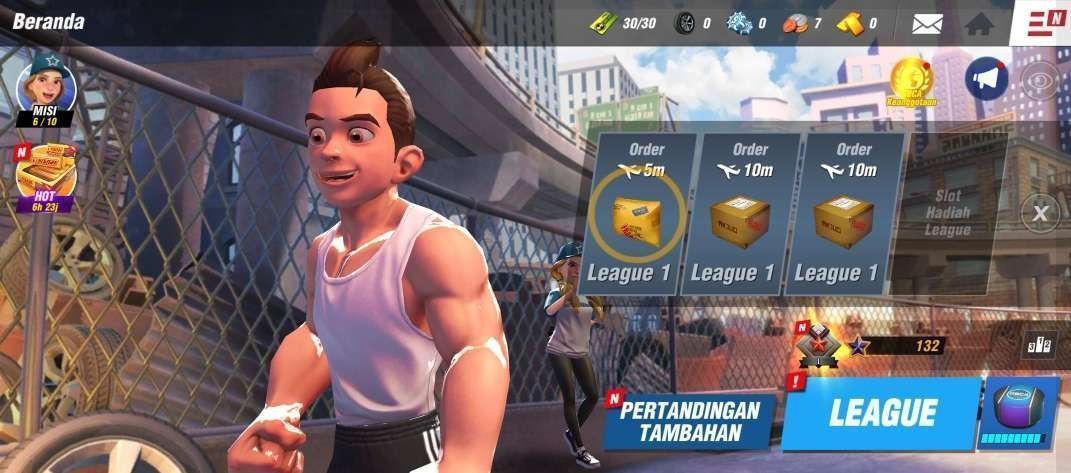Viewport: 1071px width, 473px height.
Task: Tap the gold bars currency icon
Action: tap(850, 23)
